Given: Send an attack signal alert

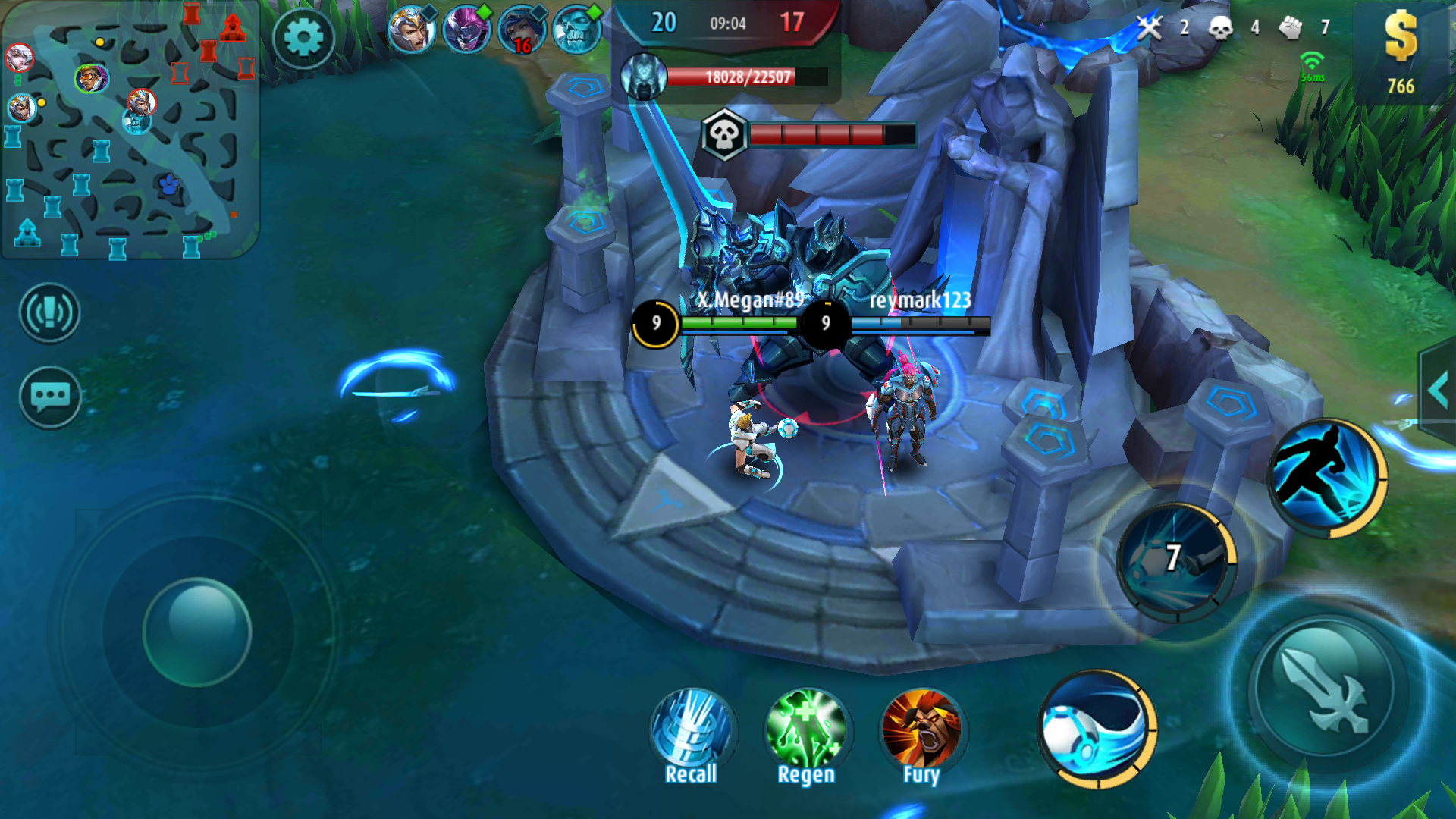Looking at the screenshot, I should (x=50, y=312).
